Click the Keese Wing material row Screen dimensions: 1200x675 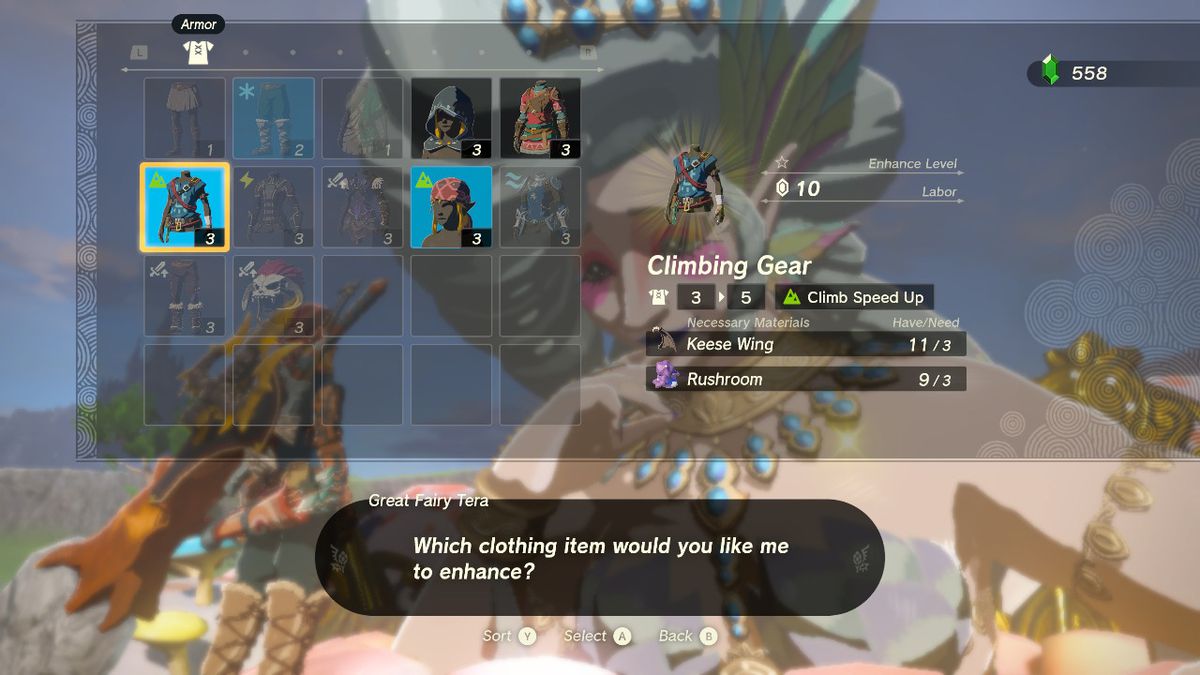point(805,344)
